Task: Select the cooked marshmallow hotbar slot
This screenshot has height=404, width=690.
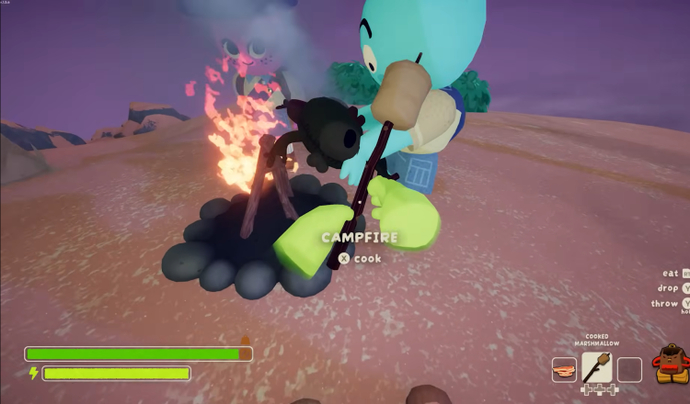Action: (x=597, y=368)
